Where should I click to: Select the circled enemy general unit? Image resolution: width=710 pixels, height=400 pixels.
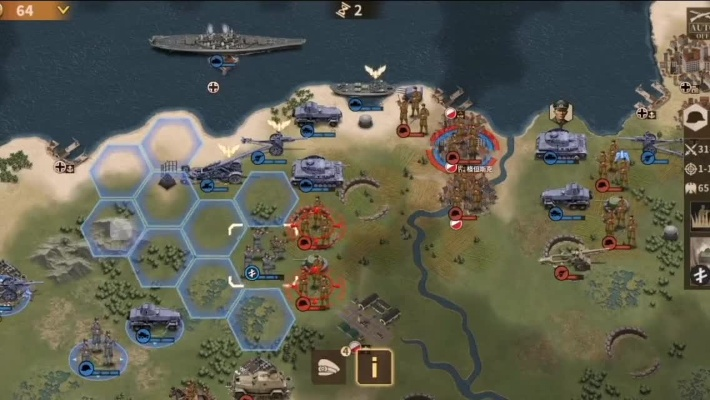(x=462, y=146)
